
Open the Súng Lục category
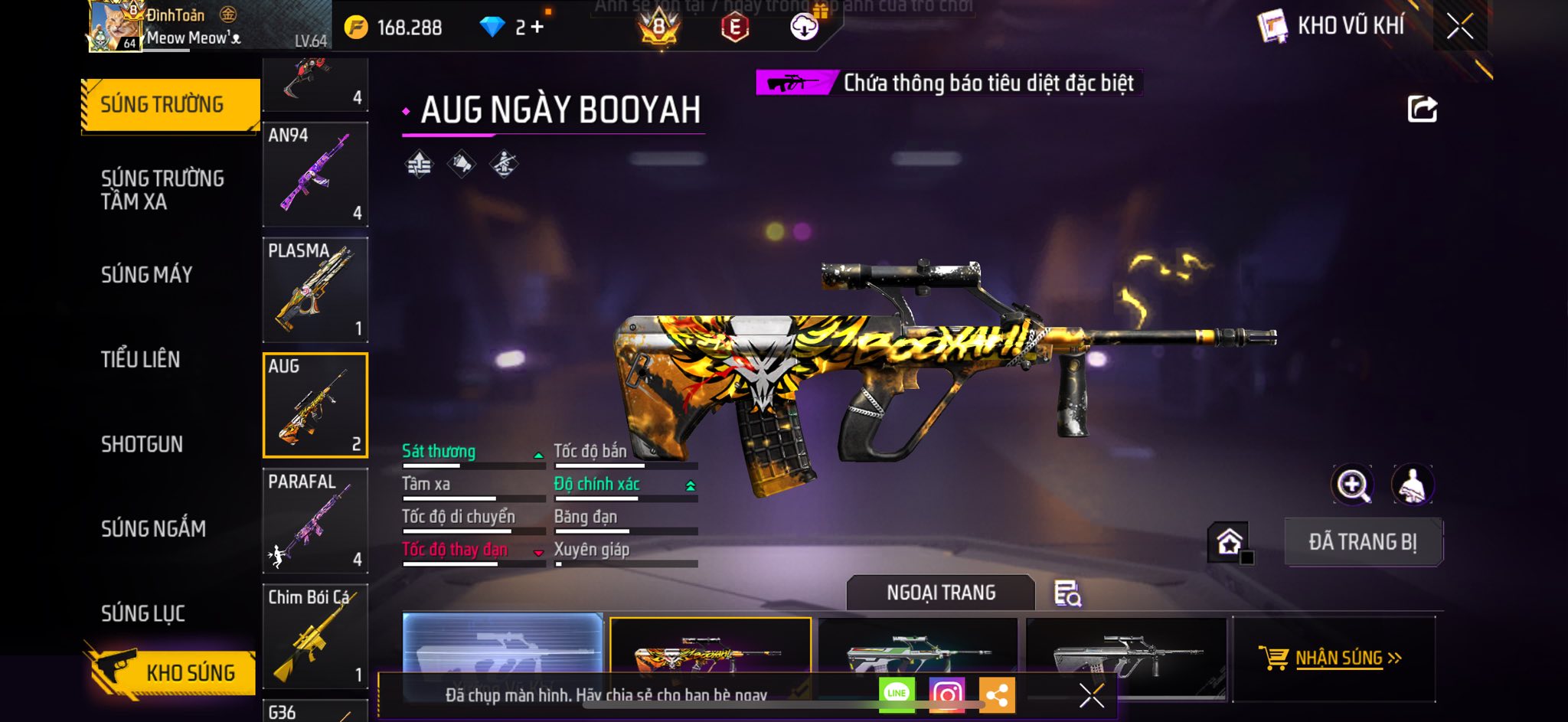tap(143, 613)
